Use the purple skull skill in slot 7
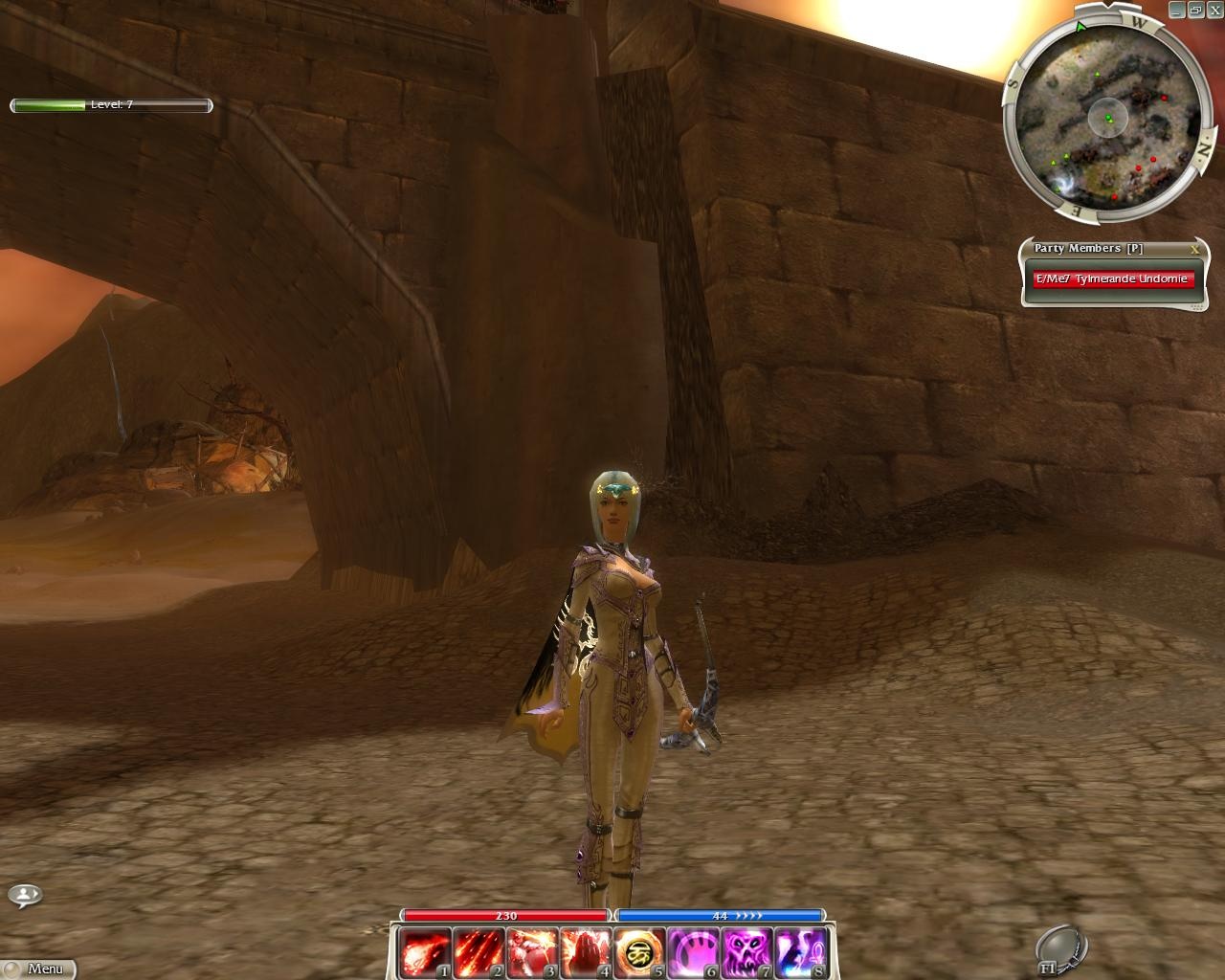Viewport: 1225px width, 980px height. (x=745, y=952)
